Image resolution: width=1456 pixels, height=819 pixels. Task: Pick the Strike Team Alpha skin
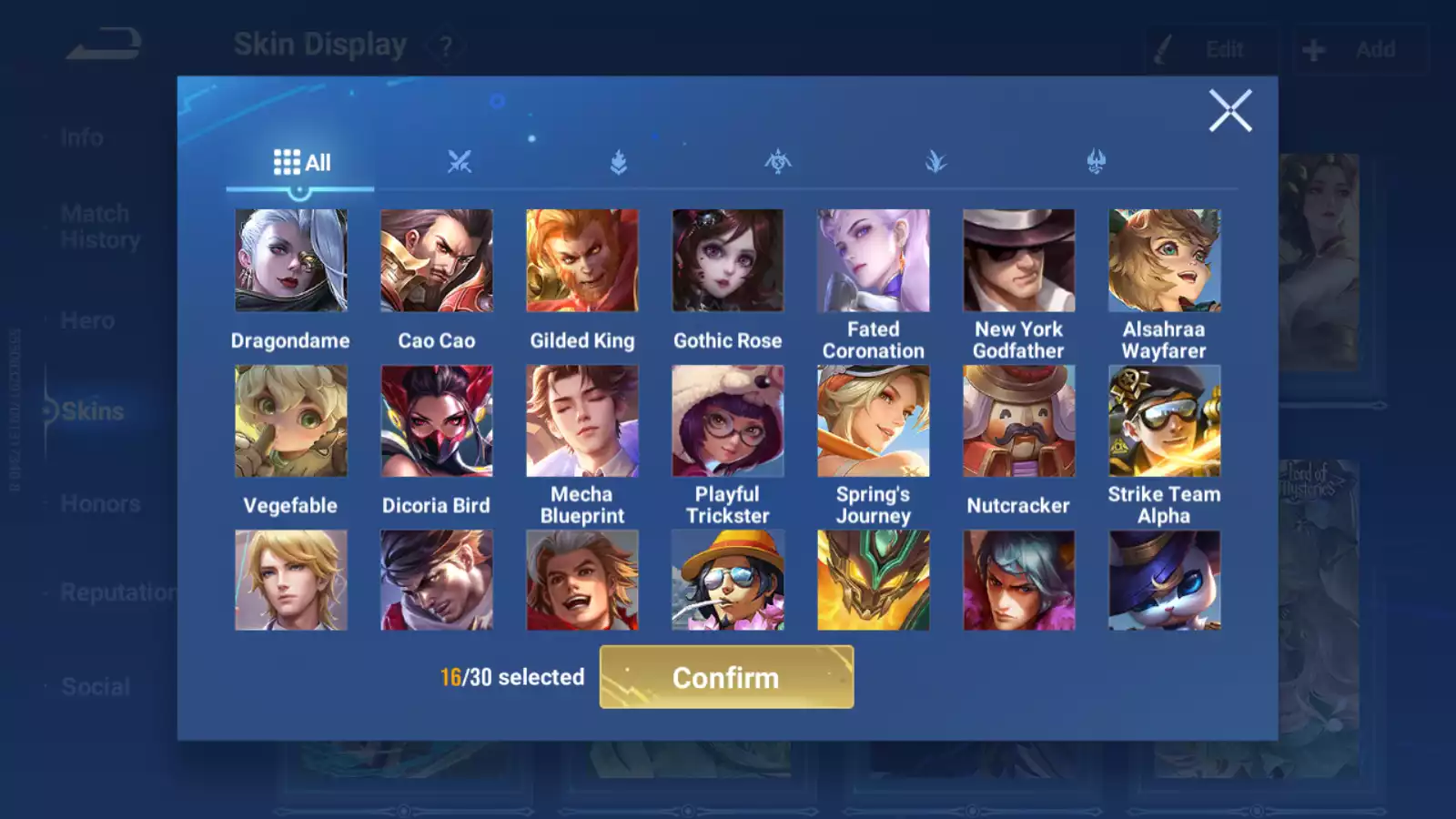pos(1164,421)
